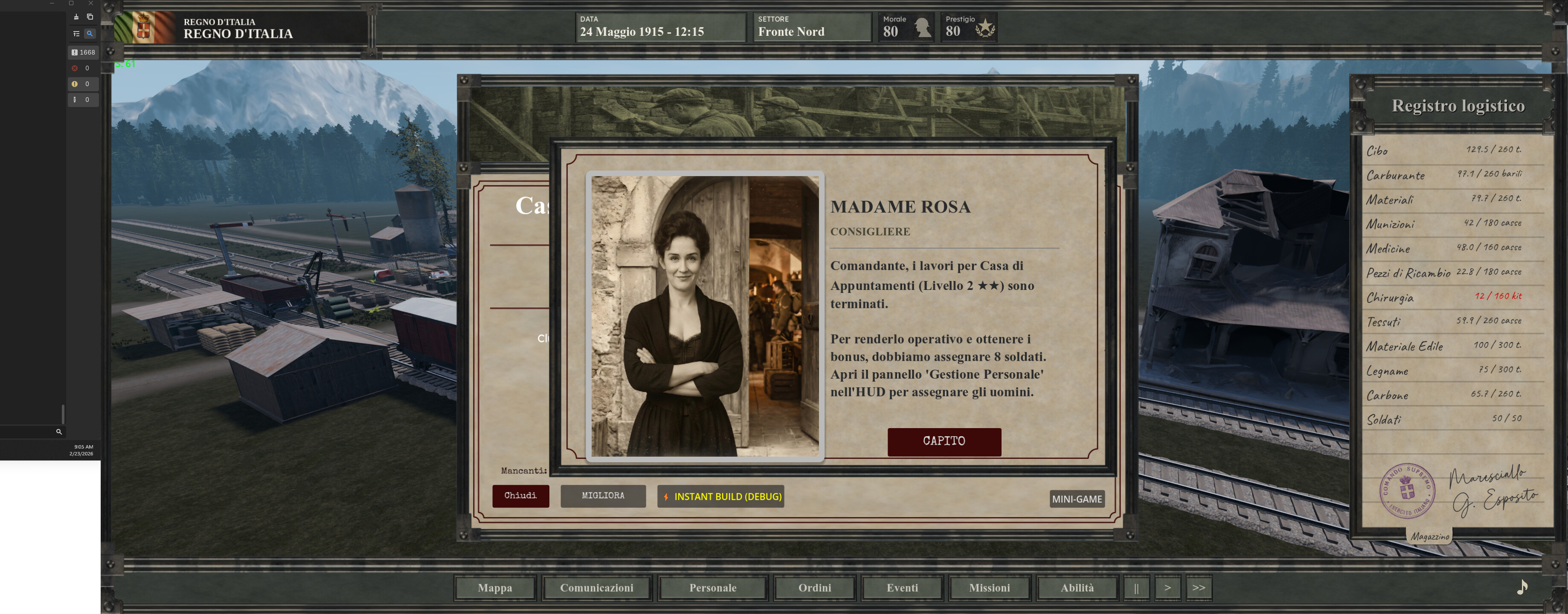Upgrade the building with MIGLIORA
Image resolution: width=1568 pixels, height=614 pixels.
coord(603,496)
